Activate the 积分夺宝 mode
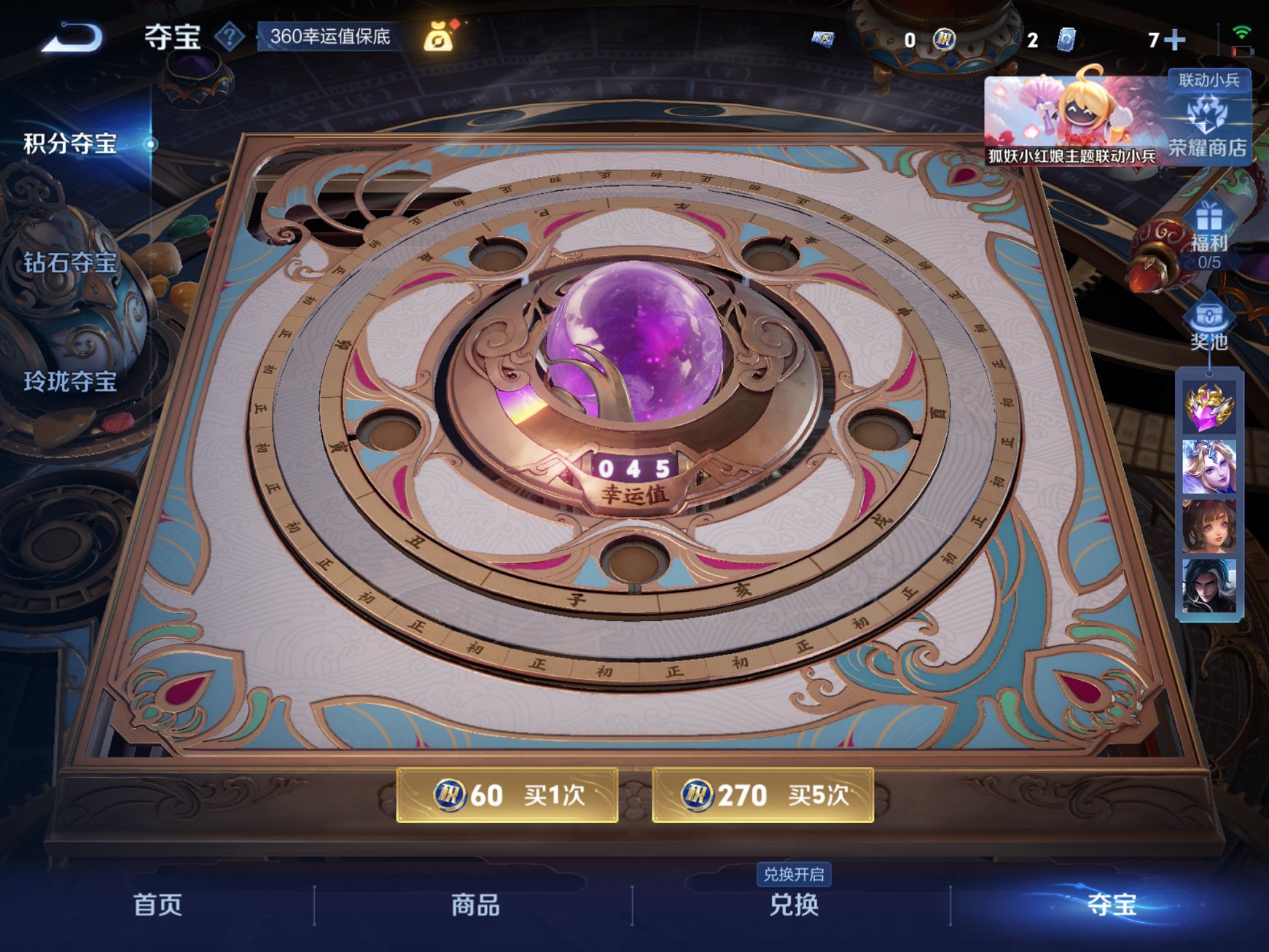The height and width of the screenshot is (952, 1269). pyautogui.click(x=71, y=144)
